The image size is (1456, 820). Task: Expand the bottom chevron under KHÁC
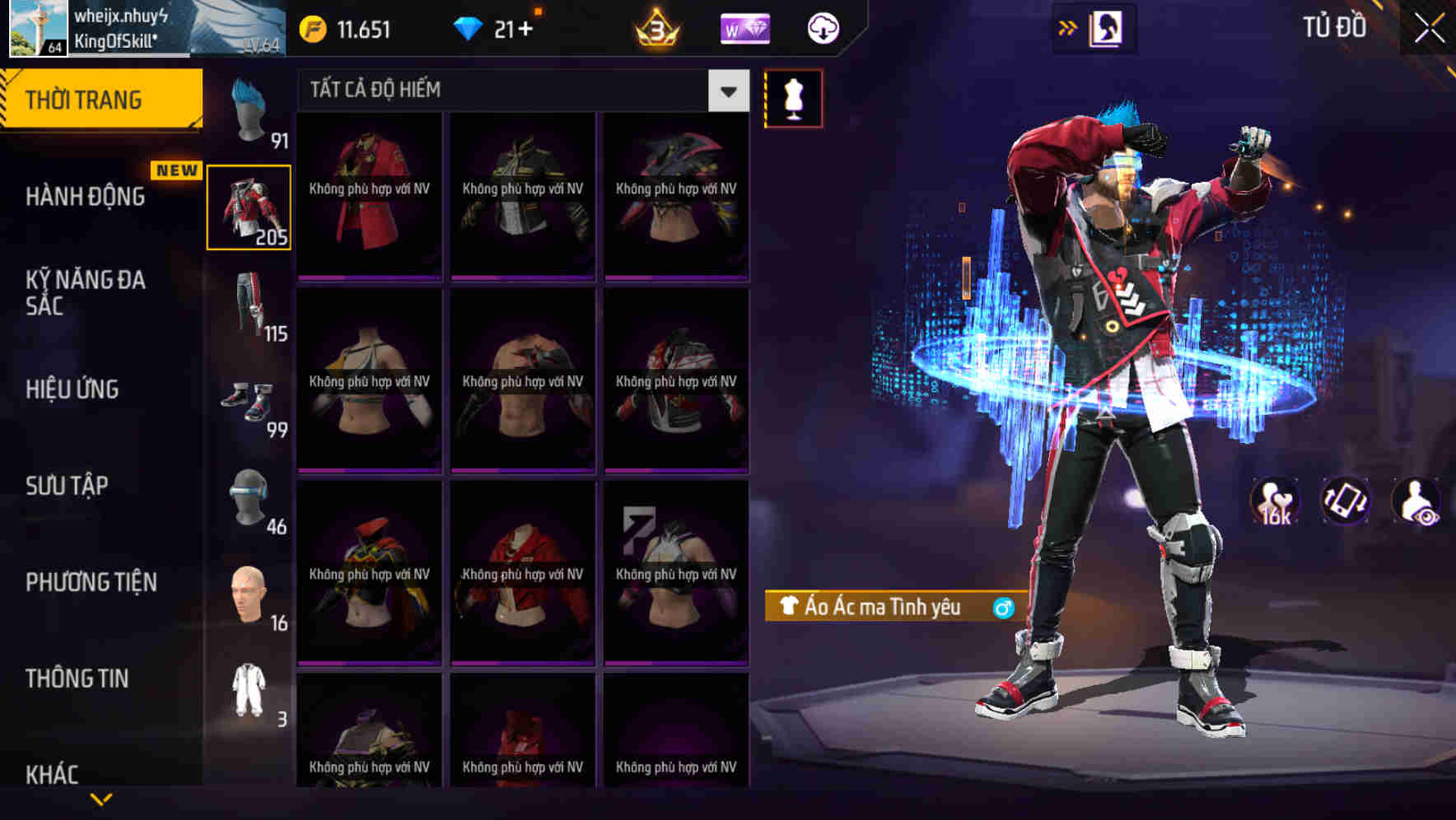pyautogui.click(x=101, y=798)
